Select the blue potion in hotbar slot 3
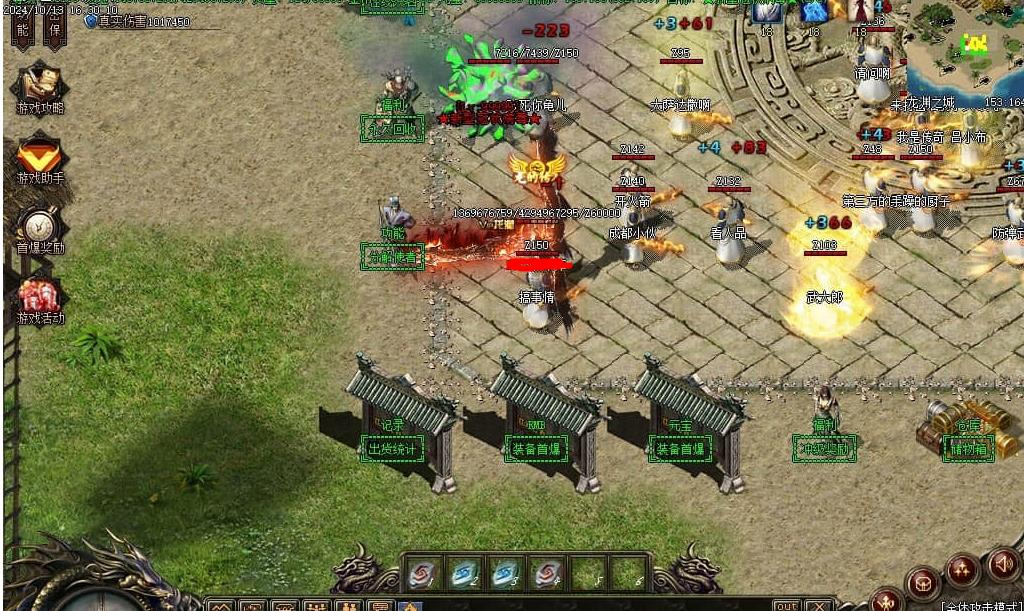 pos(504,574)
